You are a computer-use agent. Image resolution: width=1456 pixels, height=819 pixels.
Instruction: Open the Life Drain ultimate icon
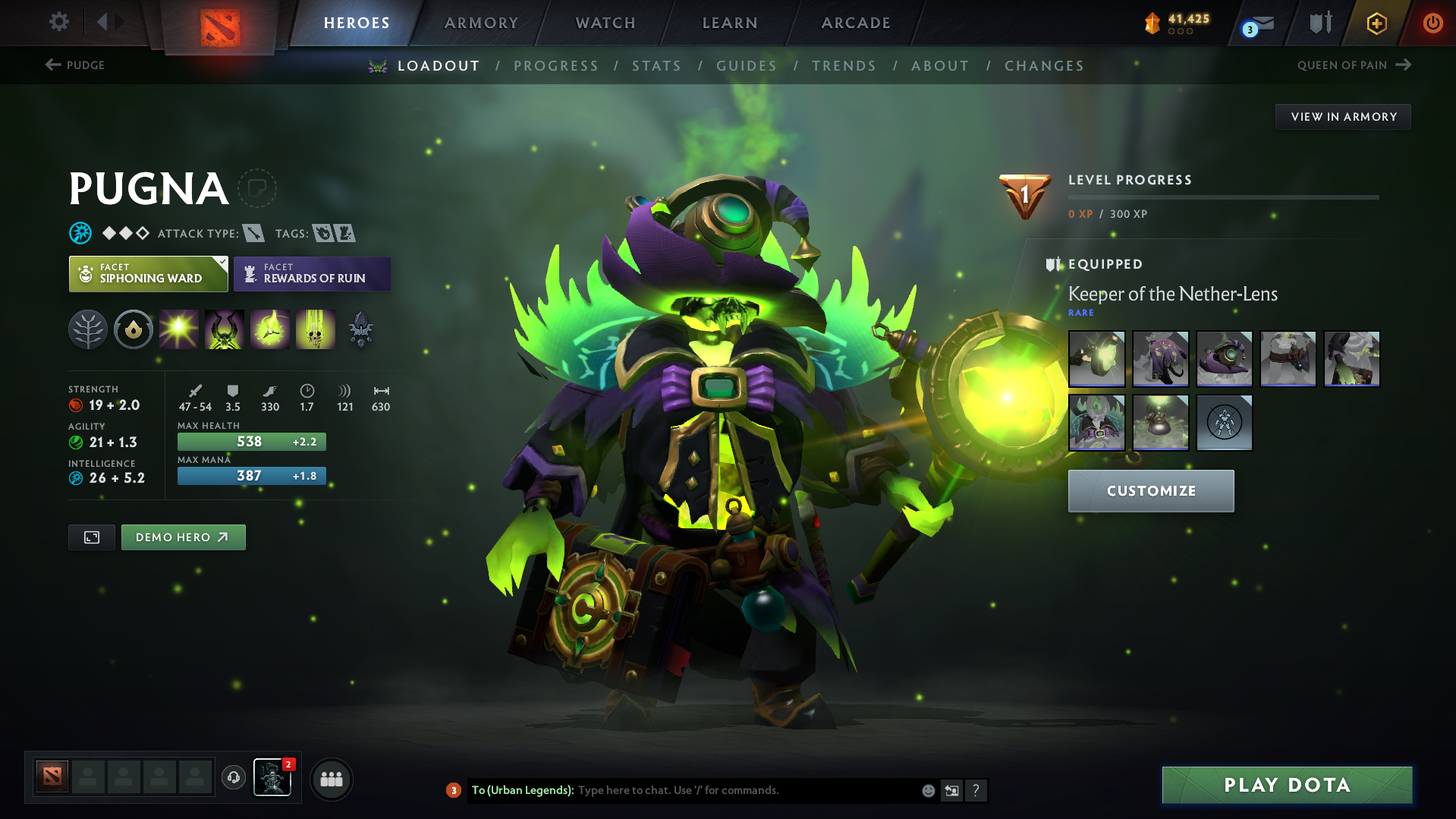316,329
